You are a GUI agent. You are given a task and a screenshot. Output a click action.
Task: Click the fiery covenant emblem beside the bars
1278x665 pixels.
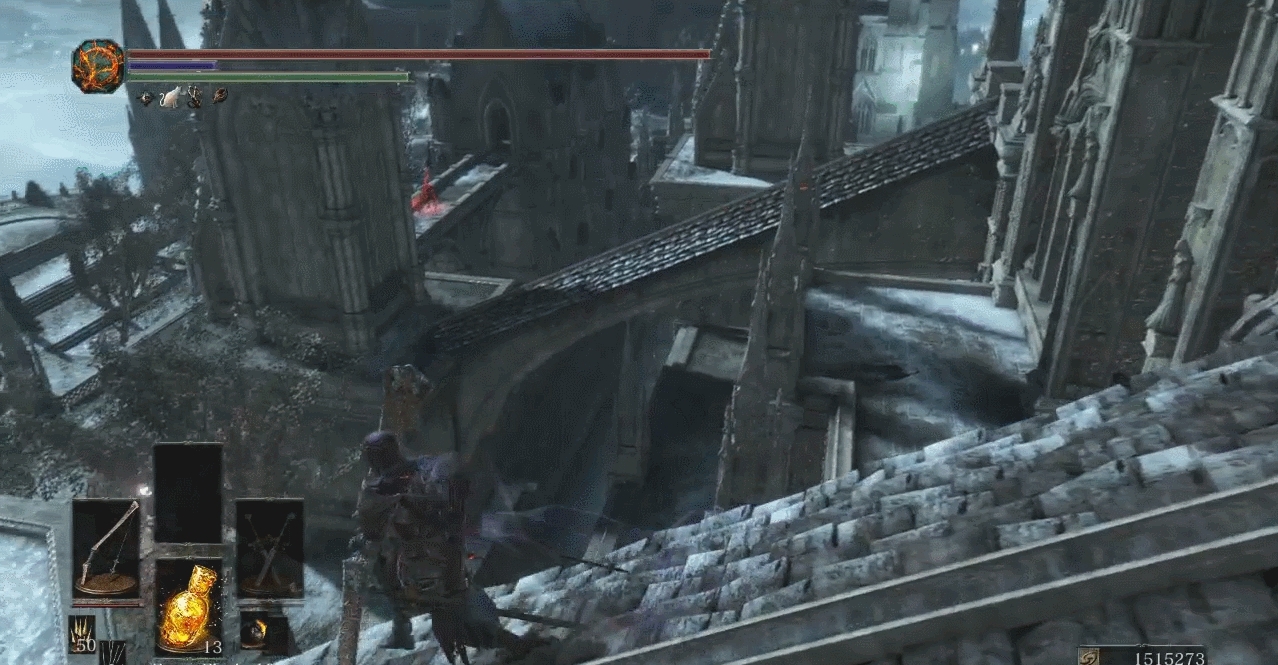[x=98, y=66]
